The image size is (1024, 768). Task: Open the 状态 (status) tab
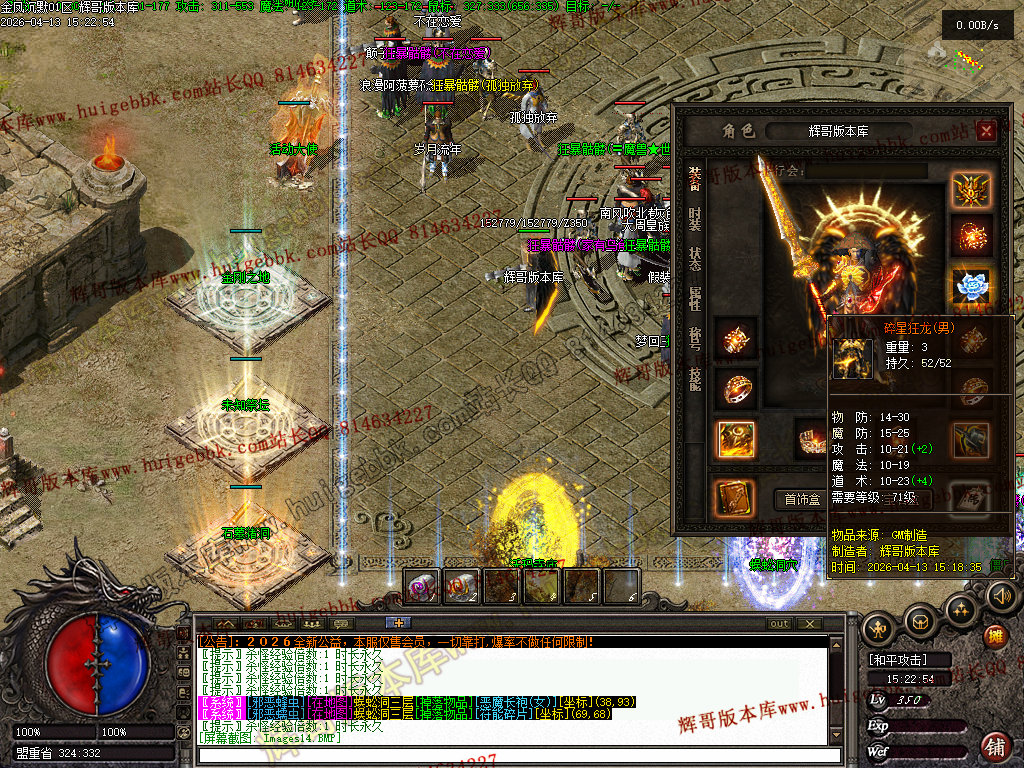[695, 259]
